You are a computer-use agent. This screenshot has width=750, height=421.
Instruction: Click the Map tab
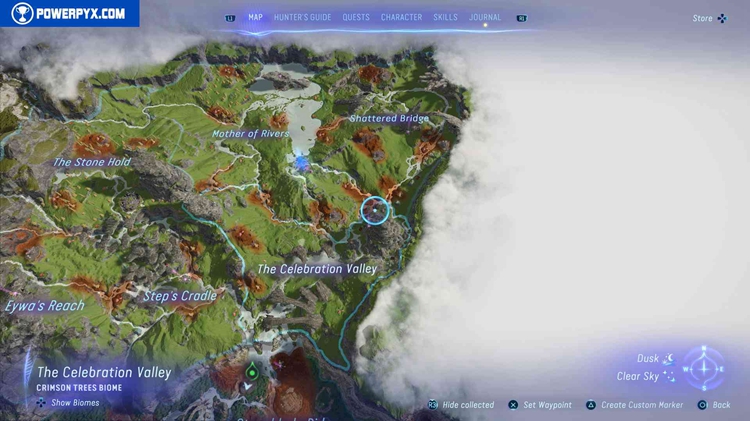[x=255, y=17]
